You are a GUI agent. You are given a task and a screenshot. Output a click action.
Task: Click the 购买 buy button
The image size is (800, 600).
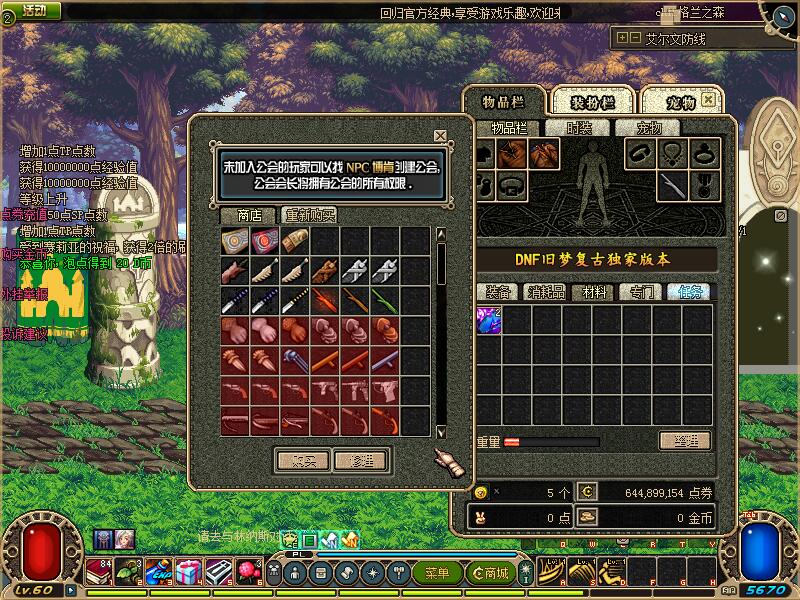pyautogui.click(x=302, y=460)
